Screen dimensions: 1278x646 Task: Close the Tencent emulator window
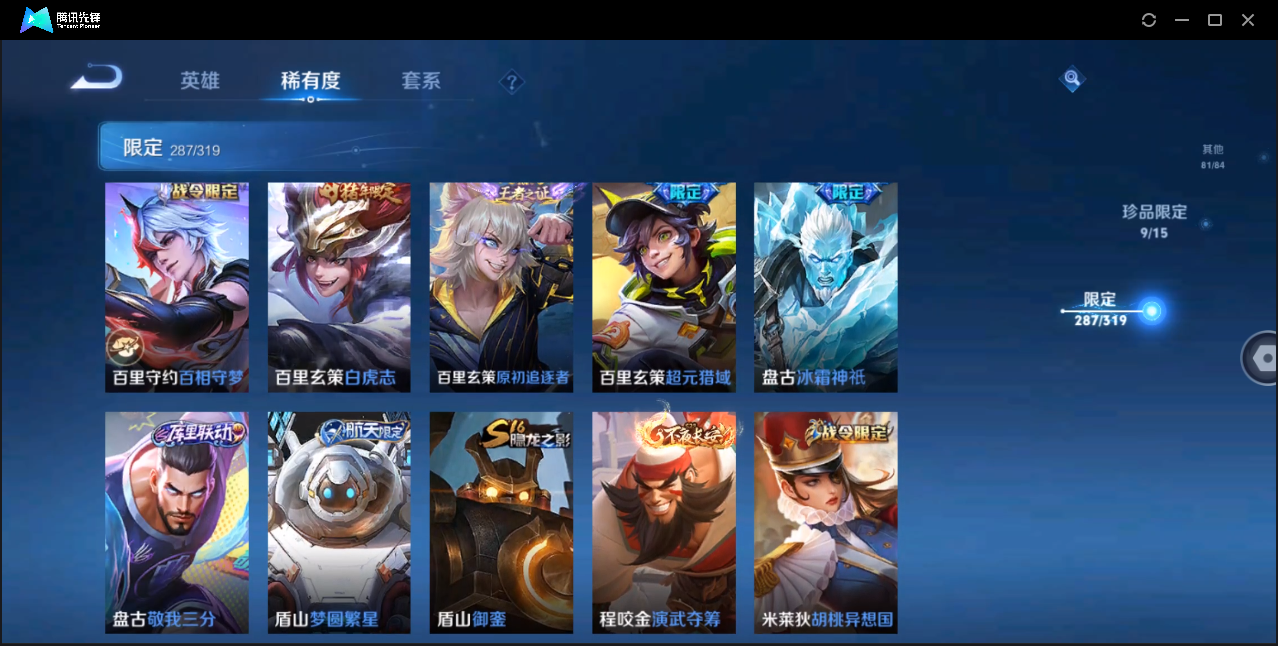coord(1248,20)
